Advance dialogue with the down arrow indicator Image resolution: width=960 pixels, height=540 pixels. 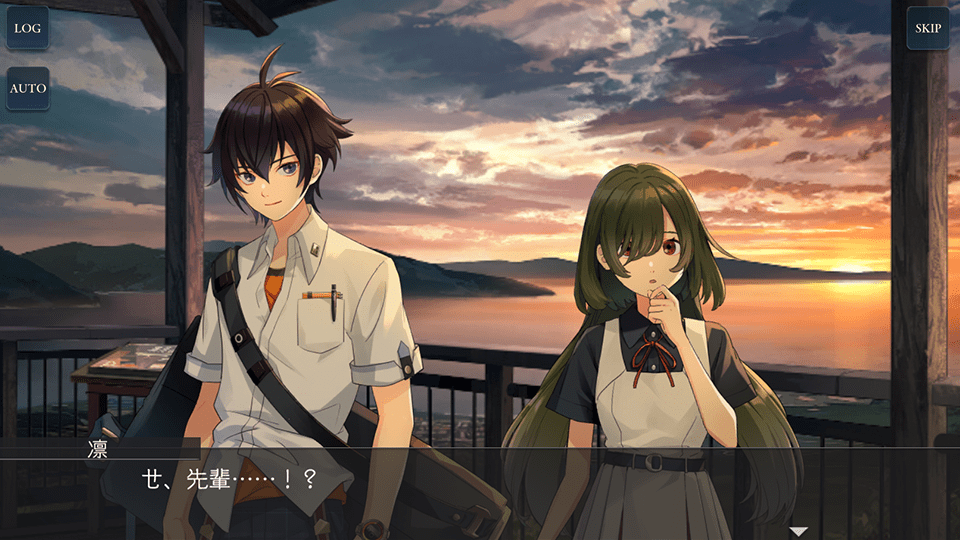tap(798, 531)
